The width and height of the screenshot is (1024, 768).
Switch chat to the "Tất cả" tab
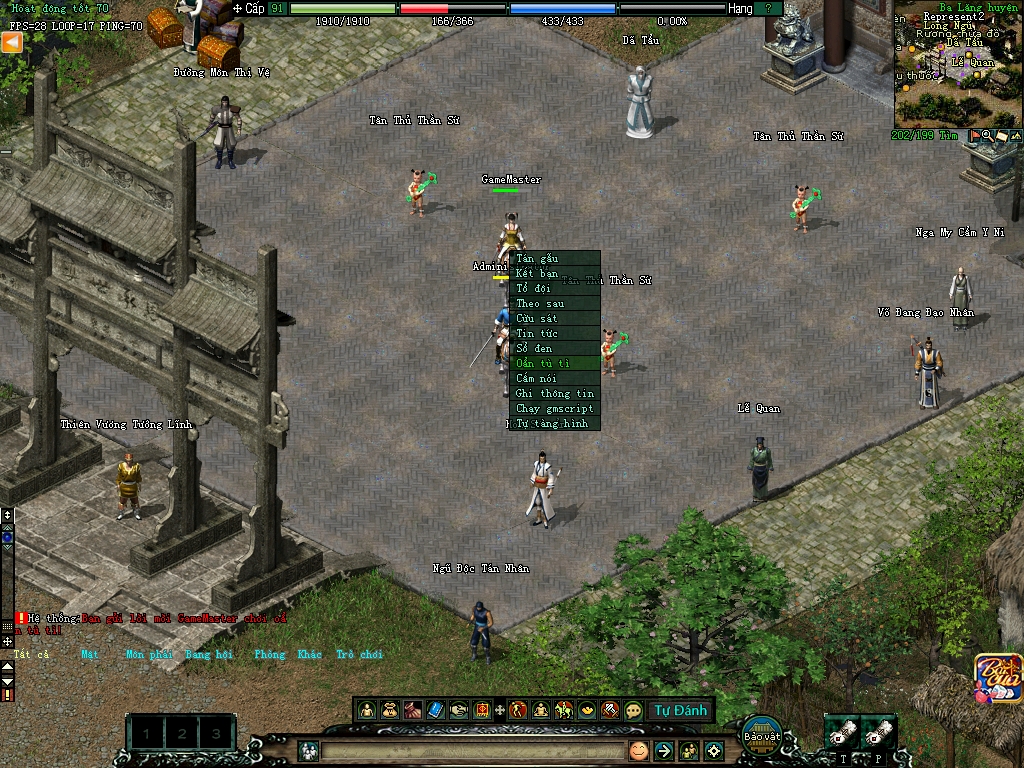[31, 654]
